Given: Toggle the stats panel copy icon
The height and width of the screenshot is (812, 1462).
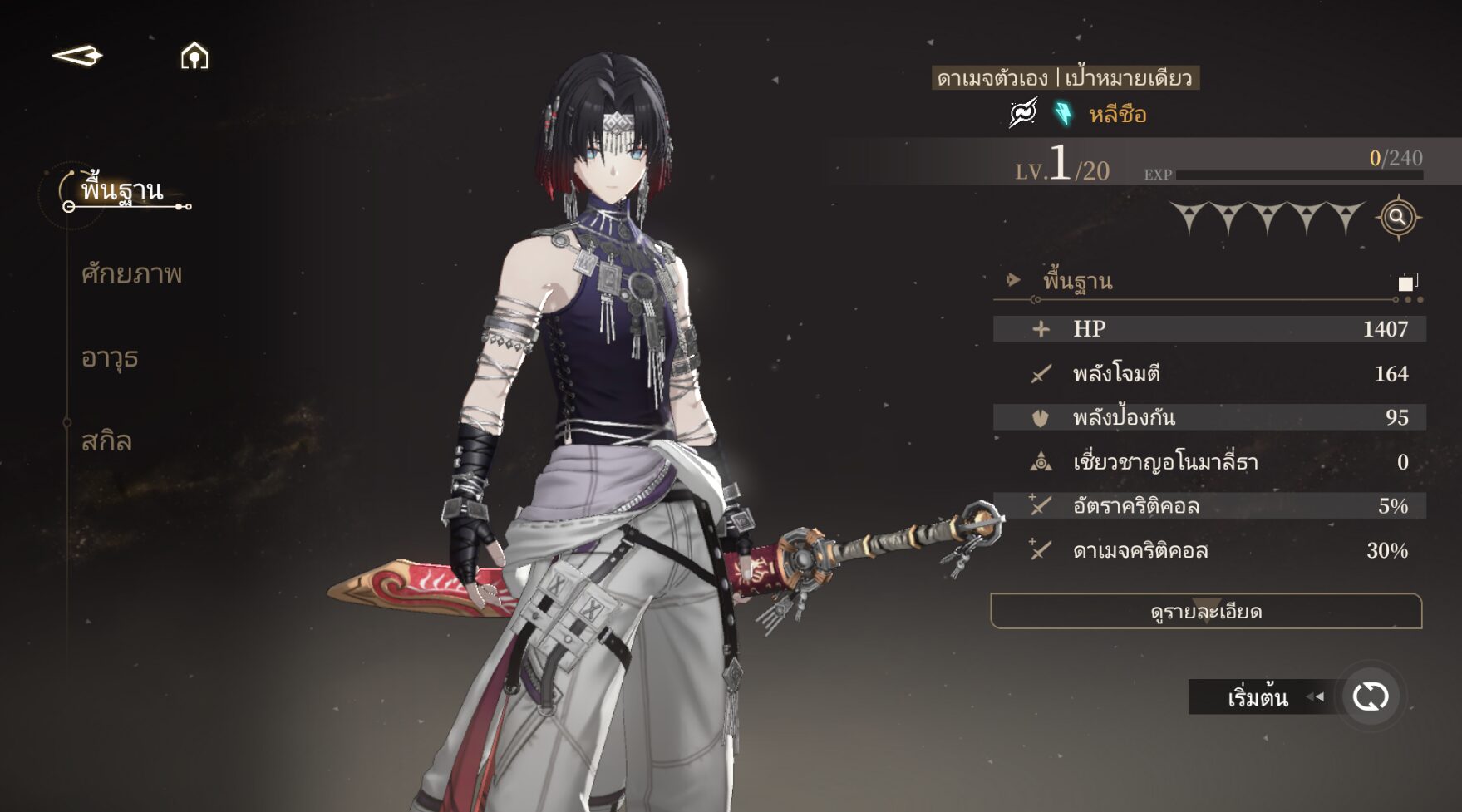Looking at the screenshot, I should click(x=1407, y=282).
